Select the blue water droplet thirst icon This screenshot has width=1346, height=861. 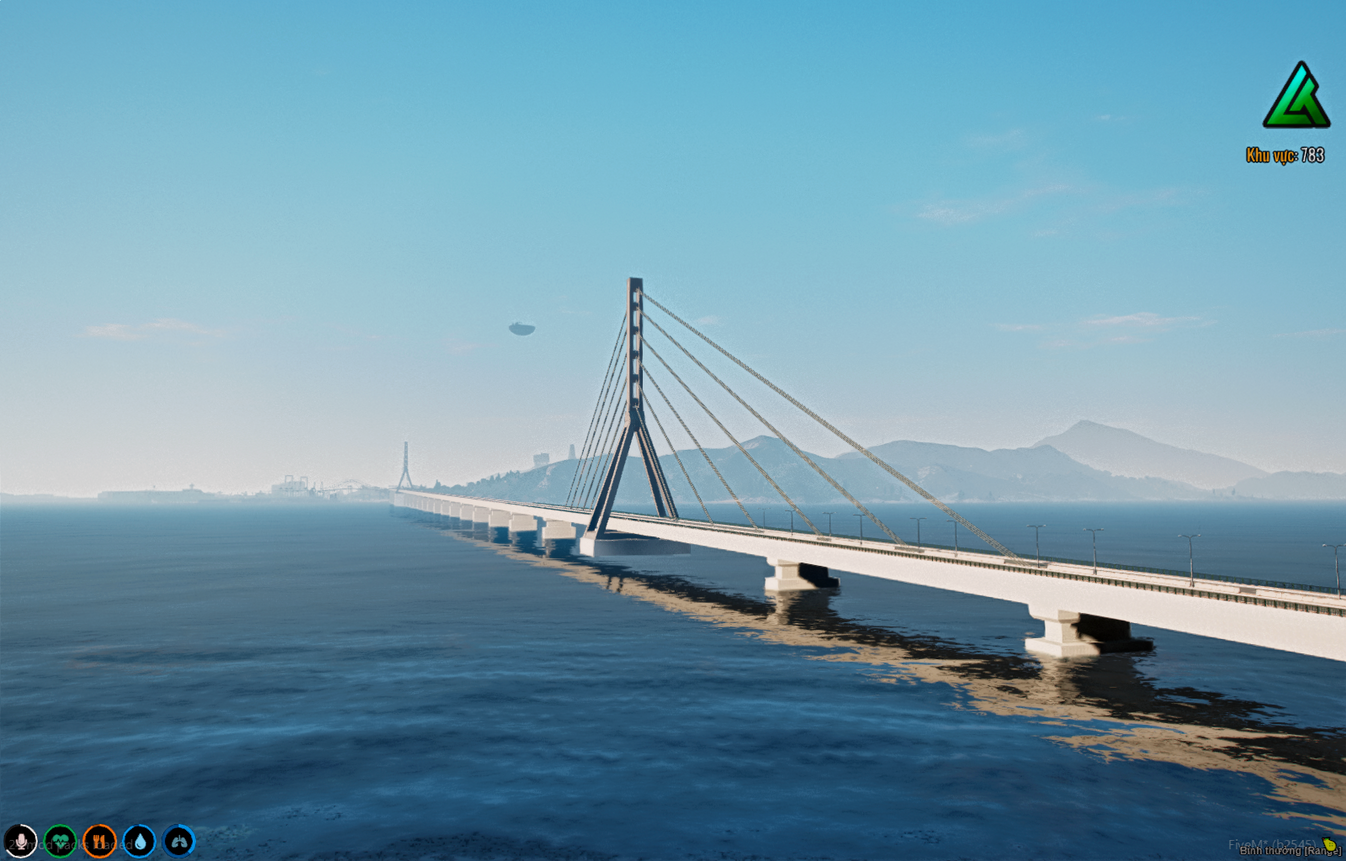coord(139,841)
